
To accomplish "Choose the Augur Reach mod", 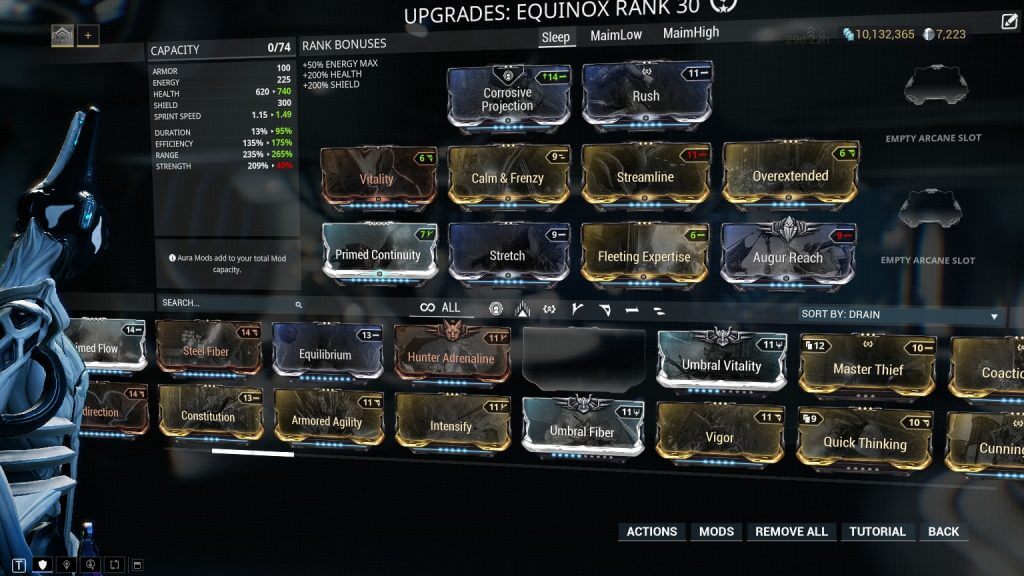I will 789,256.
